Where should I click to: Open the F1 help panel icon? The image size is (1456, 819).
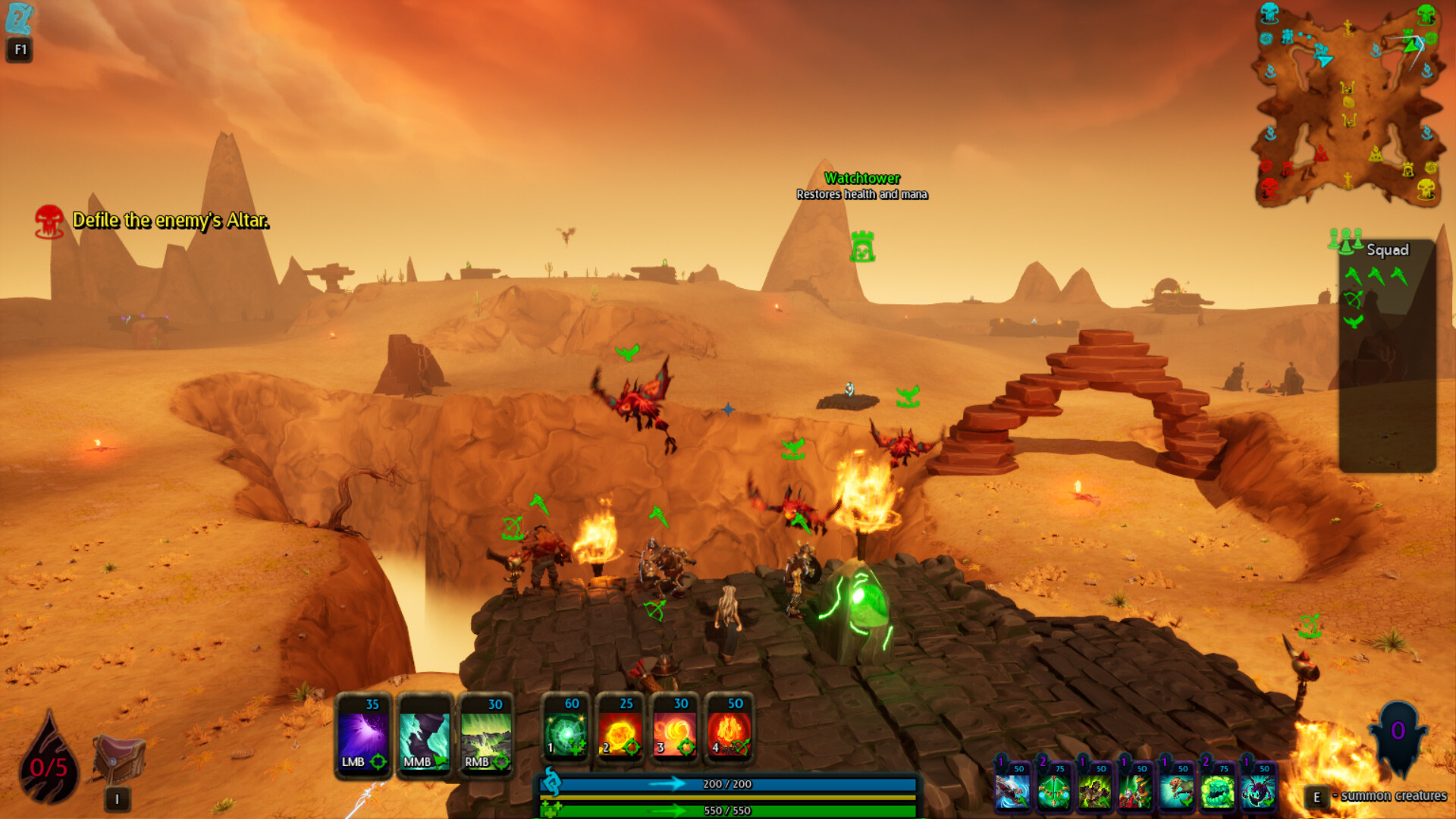click(x=19, y=15)
